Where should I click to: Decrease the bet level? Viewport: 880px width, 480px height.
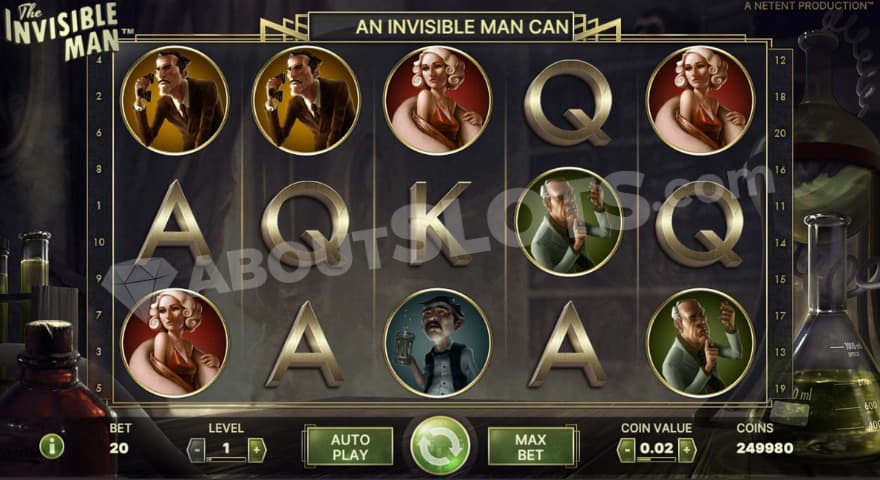(x=196, y=449)
